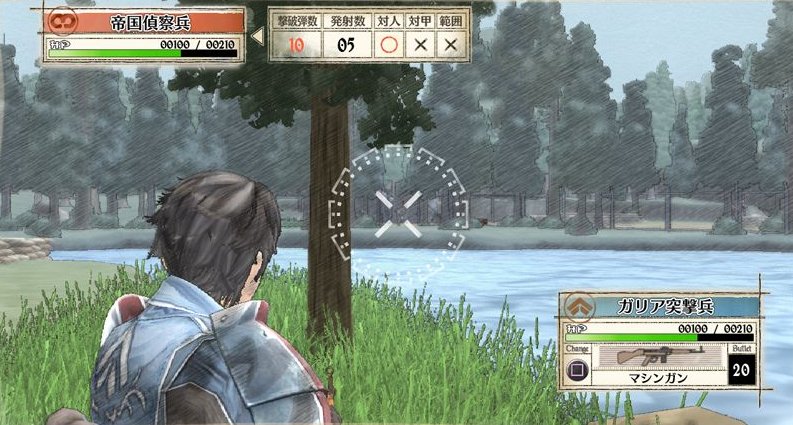Click the shocktrooper class icon
This screenshot has width=793, height=425.
tap(578, 306)
